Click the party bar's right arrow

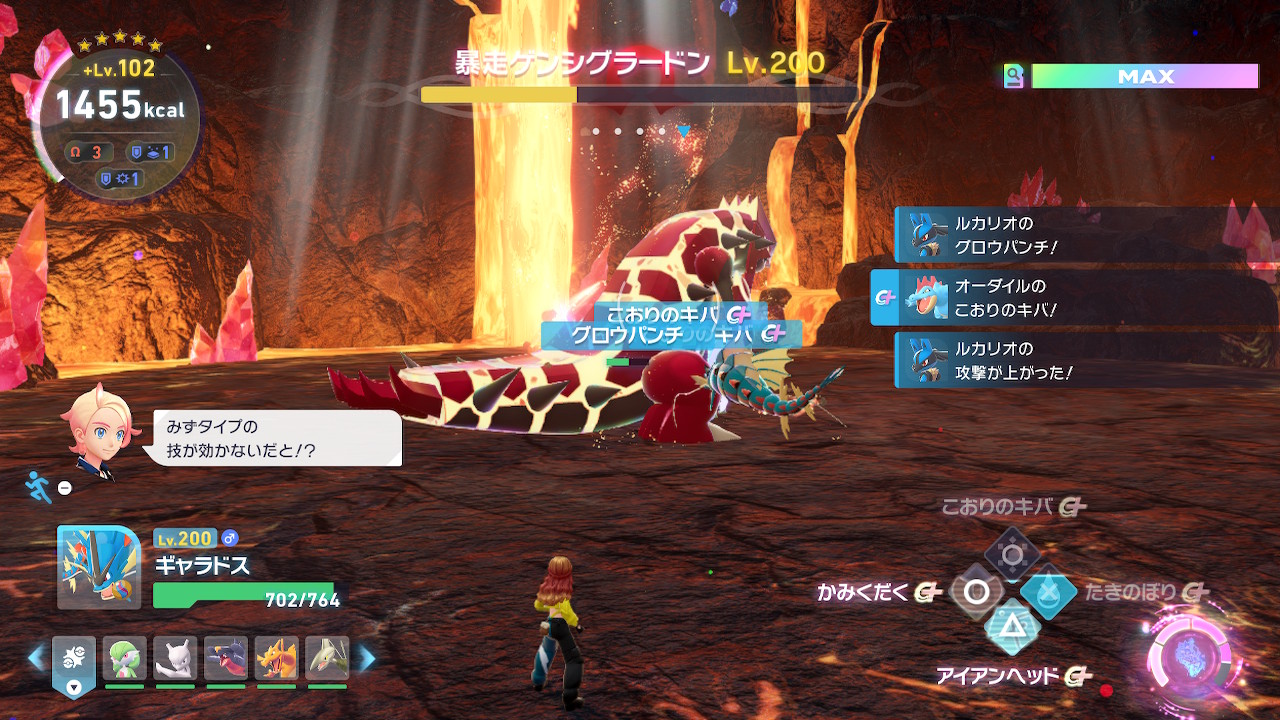pos(367,658)
